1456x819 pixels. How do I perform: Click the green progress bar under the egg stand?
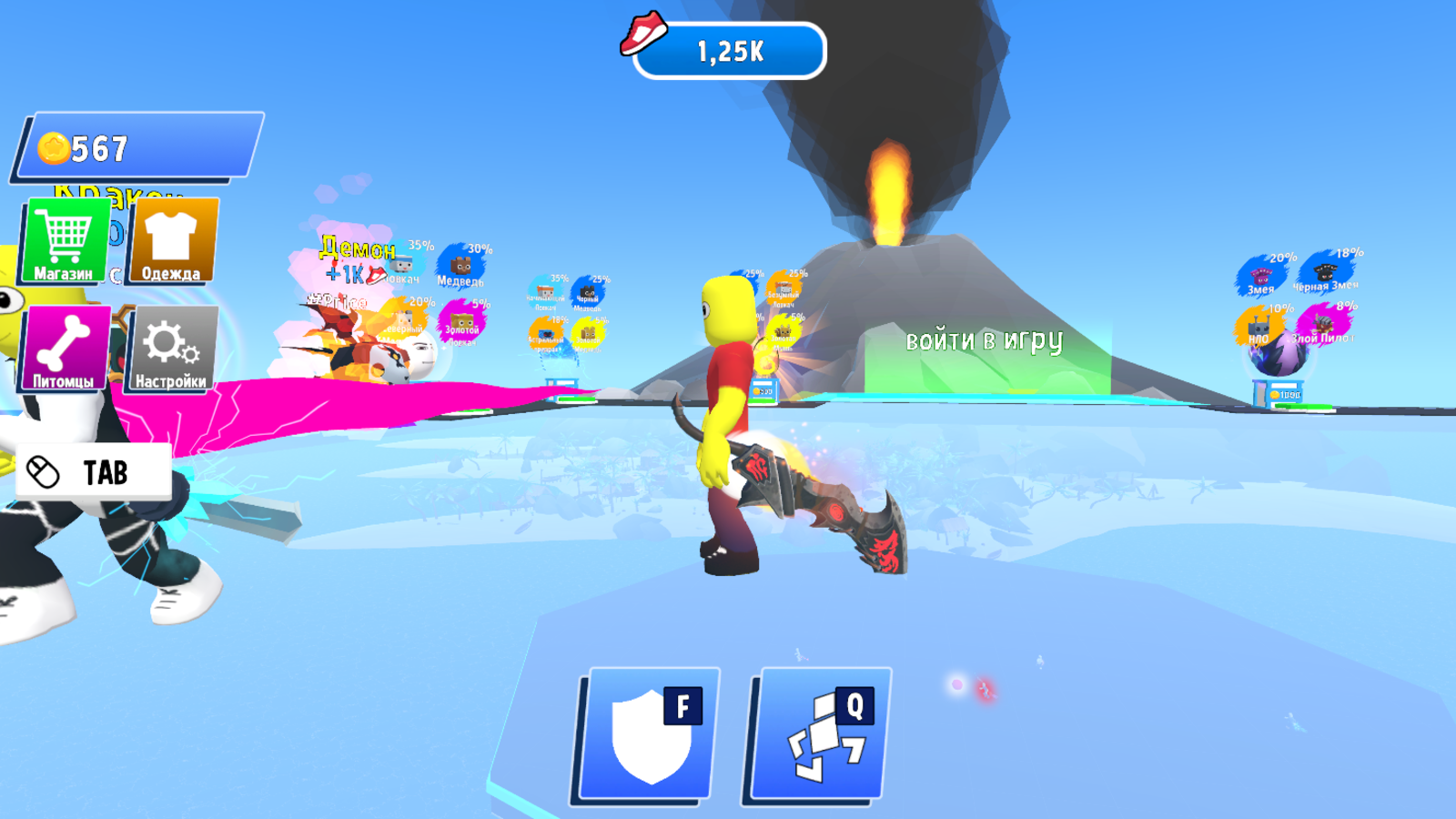point(1303,406)
